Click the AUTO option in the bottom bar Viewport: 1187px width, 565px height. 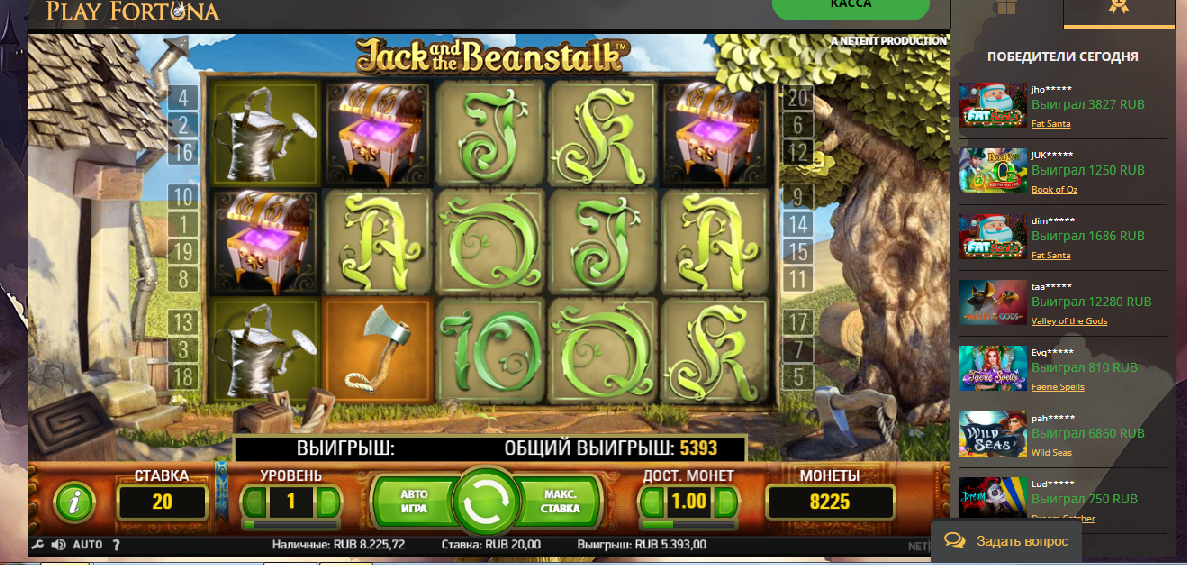tap(87, 545)
